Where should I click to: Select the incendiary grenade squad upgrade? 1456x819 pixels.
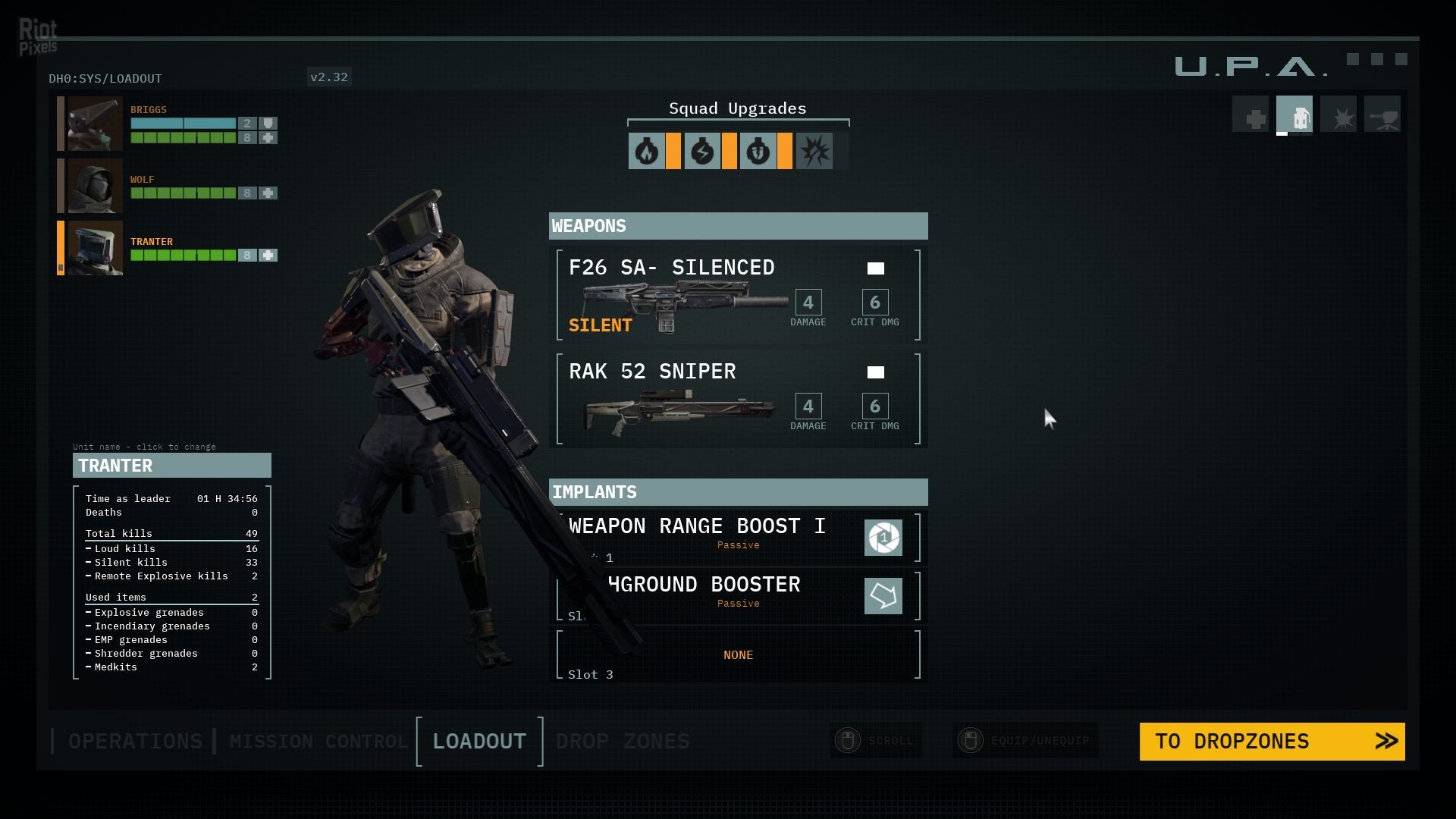pyautogui.click(x=646, y=152)
